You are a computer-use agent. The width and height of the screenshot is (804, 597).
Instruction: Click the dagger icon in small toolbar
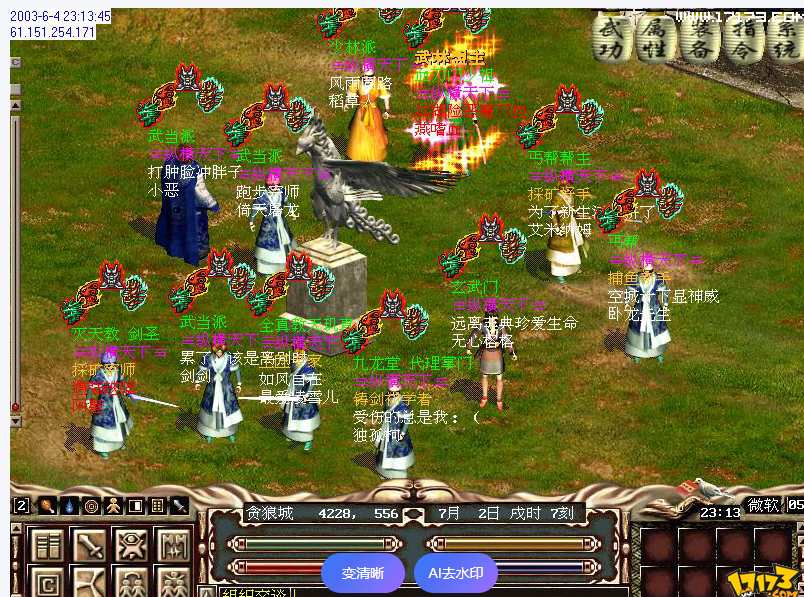180,506
